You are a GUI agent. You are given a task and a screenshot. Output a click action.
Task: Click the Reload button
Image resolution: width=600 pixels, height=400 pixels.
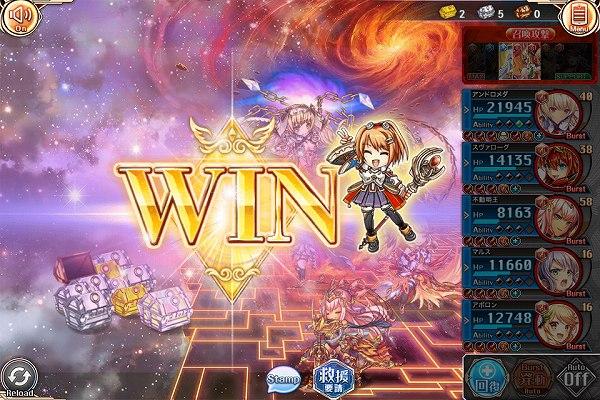[20, 378]
